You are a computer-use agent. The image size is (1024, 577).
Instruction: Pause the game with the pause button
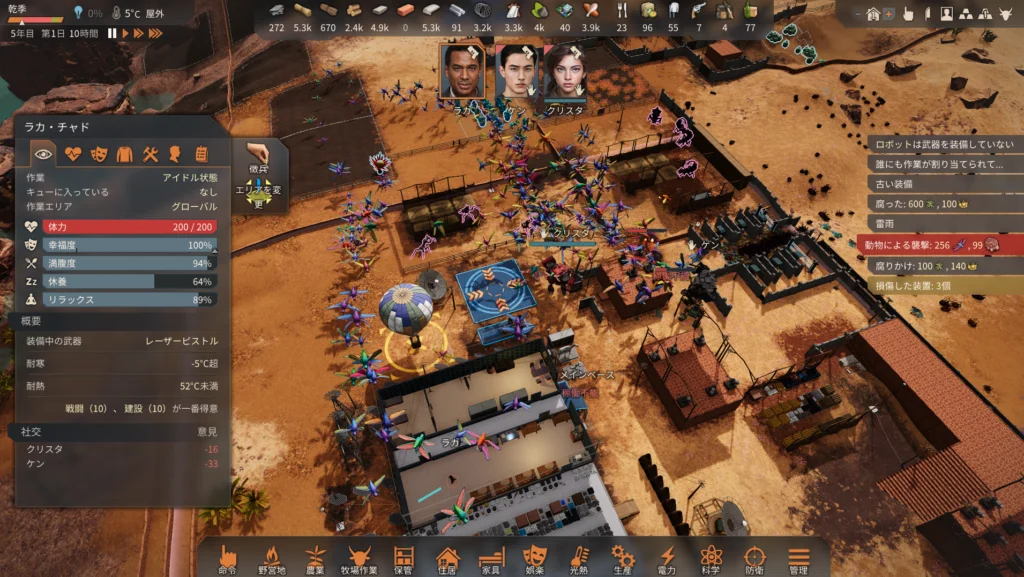point(113,33)
